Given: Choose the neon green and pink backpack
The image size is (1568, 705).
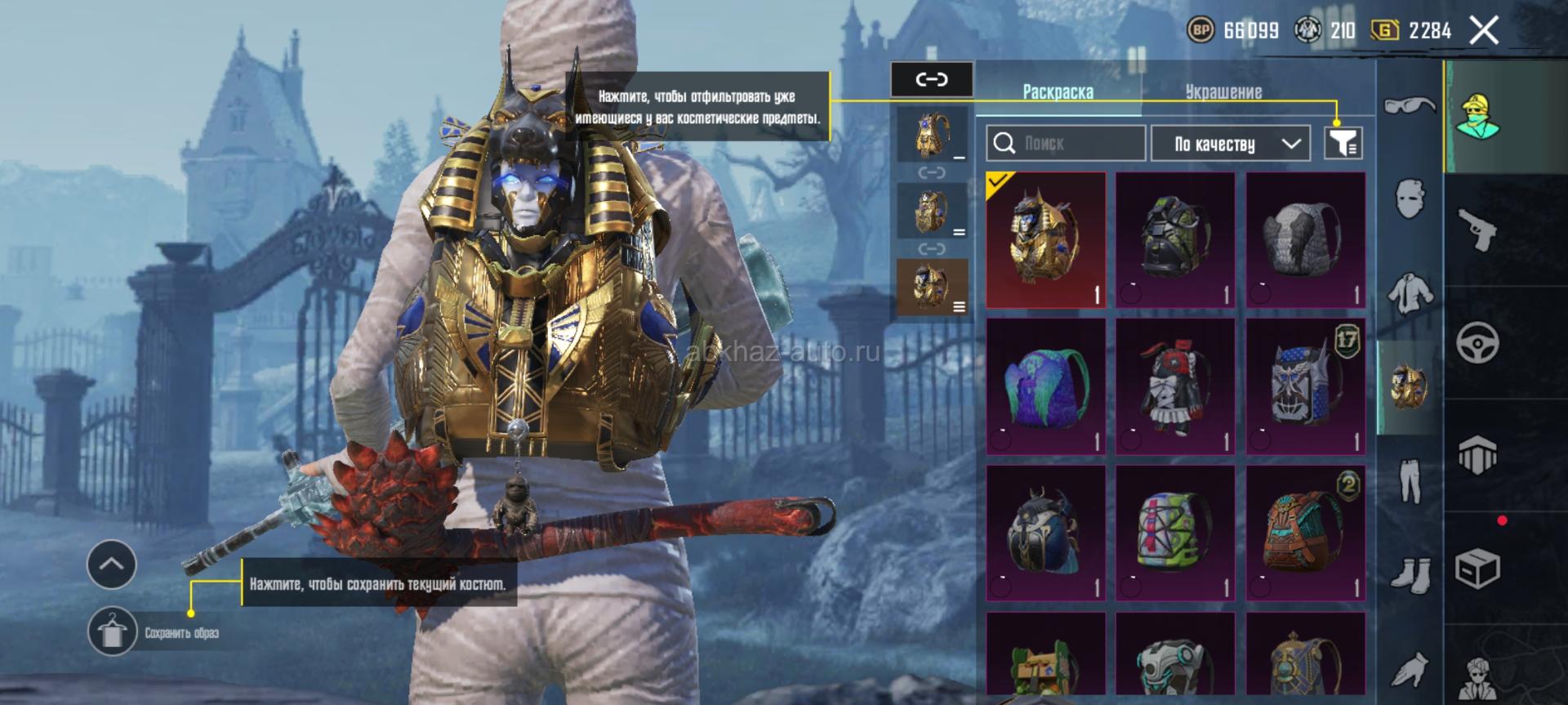Looking at the screenshot, I should (x=1175, y=532).
